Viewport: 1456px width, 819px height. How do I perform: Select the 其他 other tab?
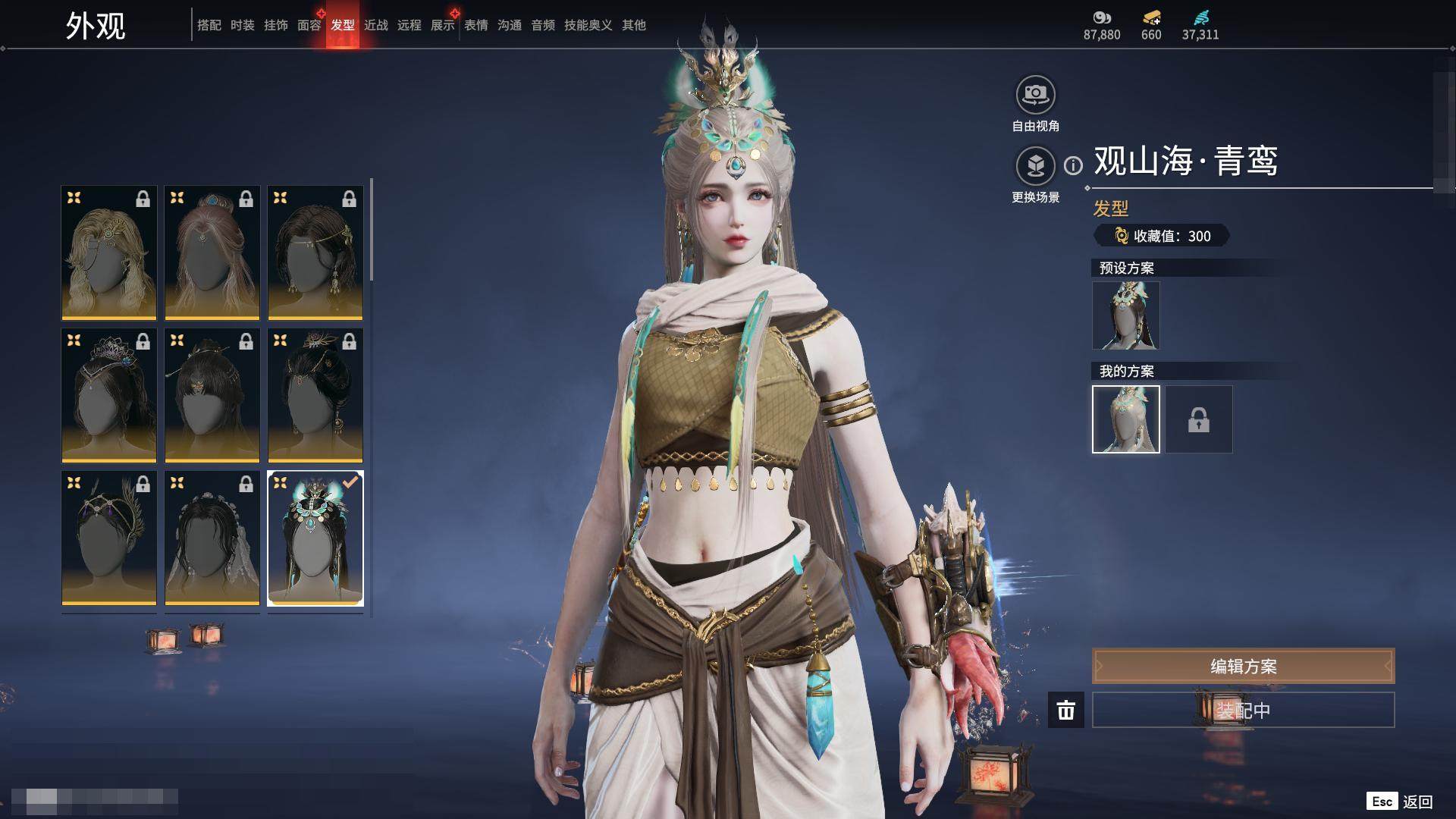633,25
